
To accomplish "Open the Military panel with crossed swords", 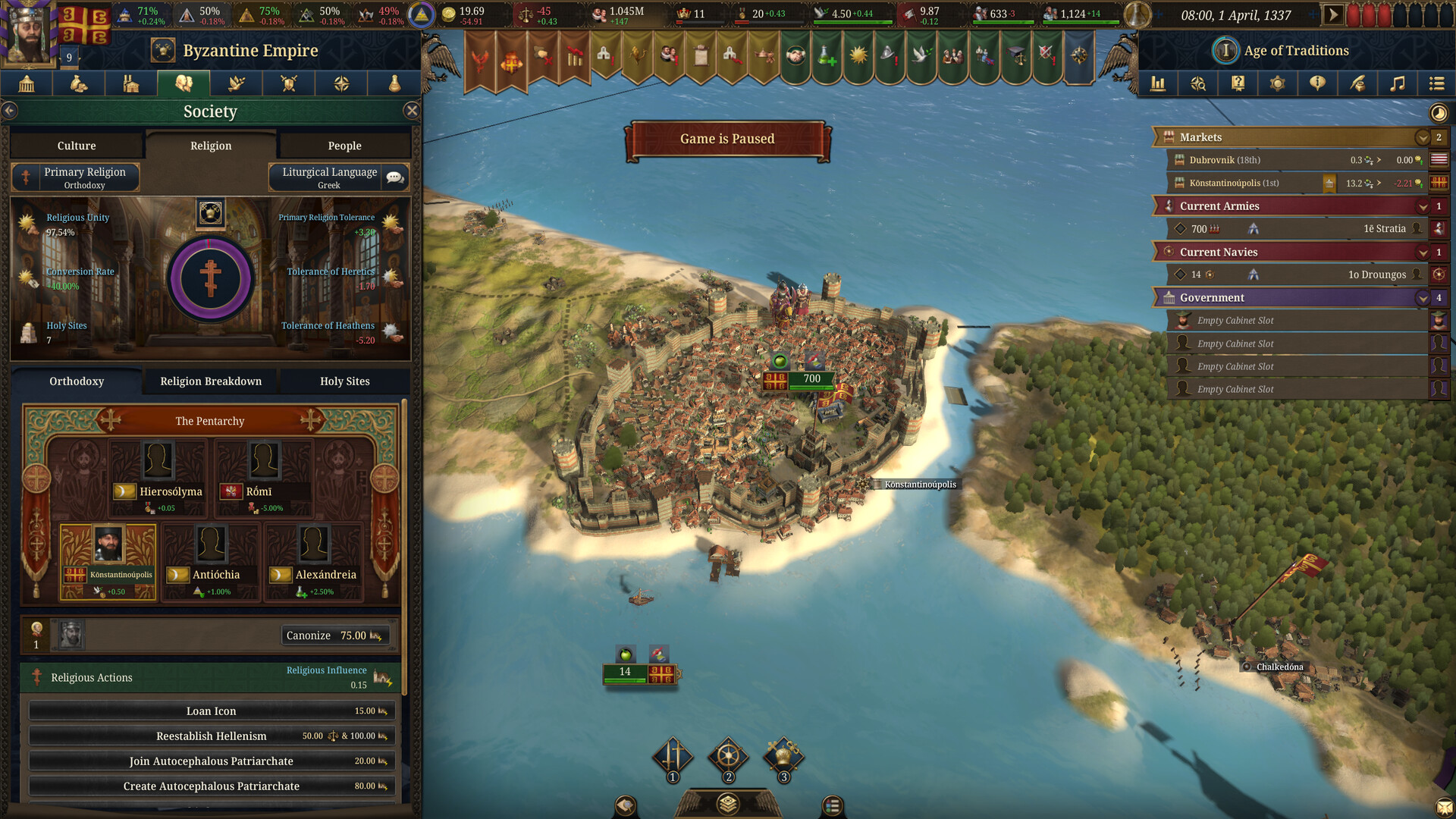I will point(288,83).
